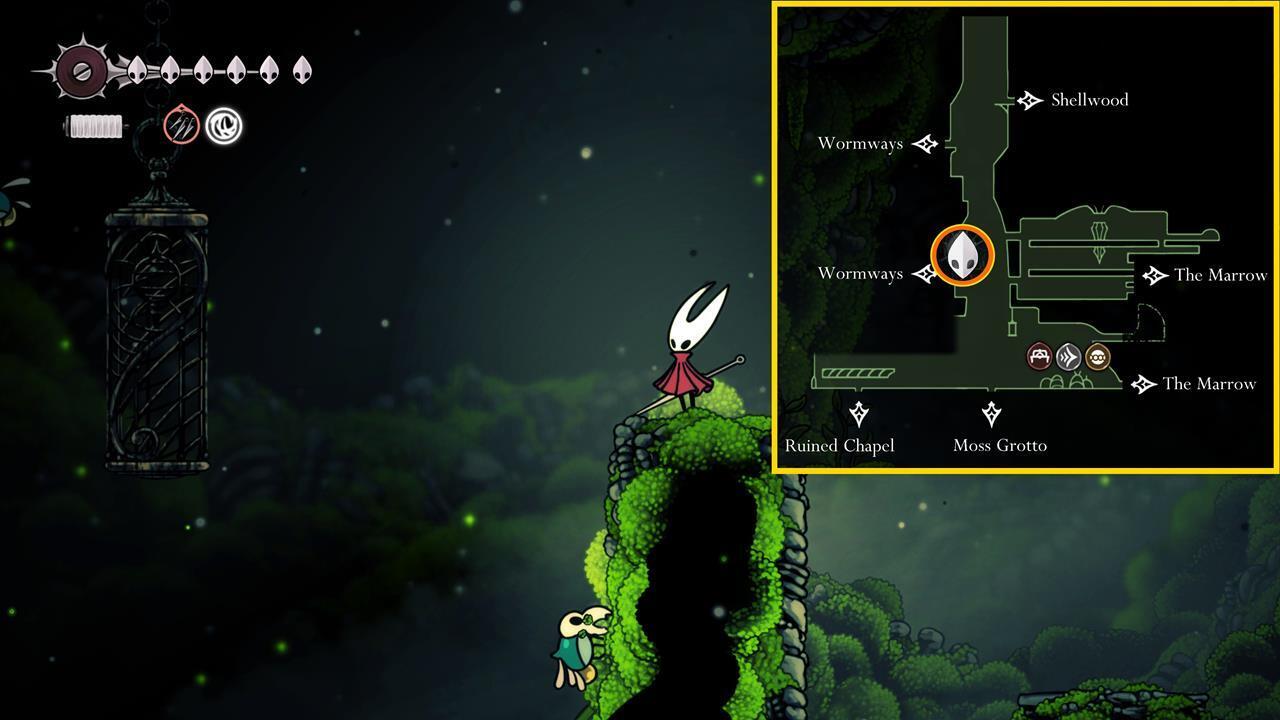Viewport: 1280px width, 720px height.
Task: Click the silver updraft marker near Moss Grotto
Action: (1067, 354)
